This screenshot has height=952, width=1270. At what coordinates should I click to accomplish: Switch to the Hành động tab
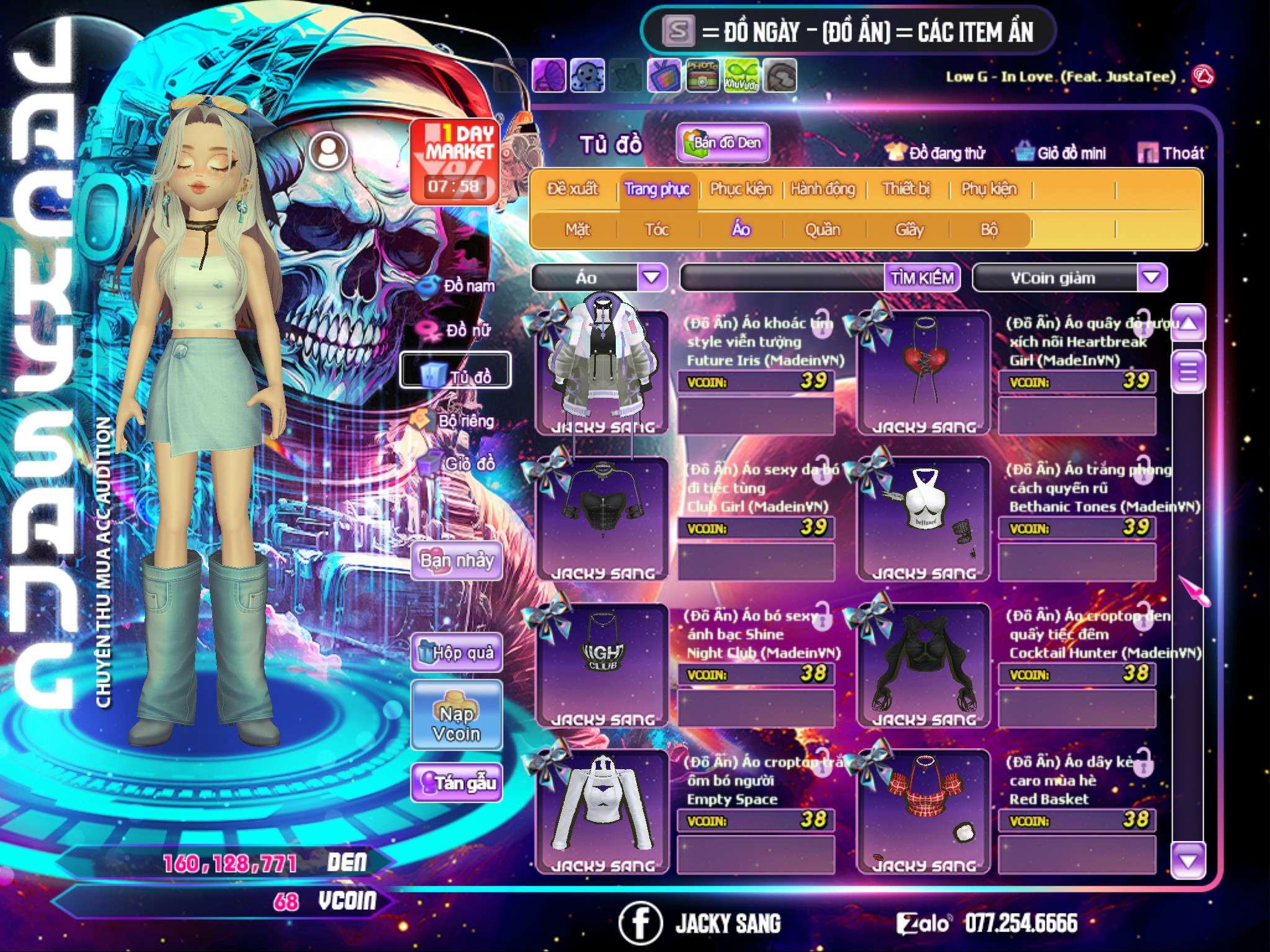(822, 189)
